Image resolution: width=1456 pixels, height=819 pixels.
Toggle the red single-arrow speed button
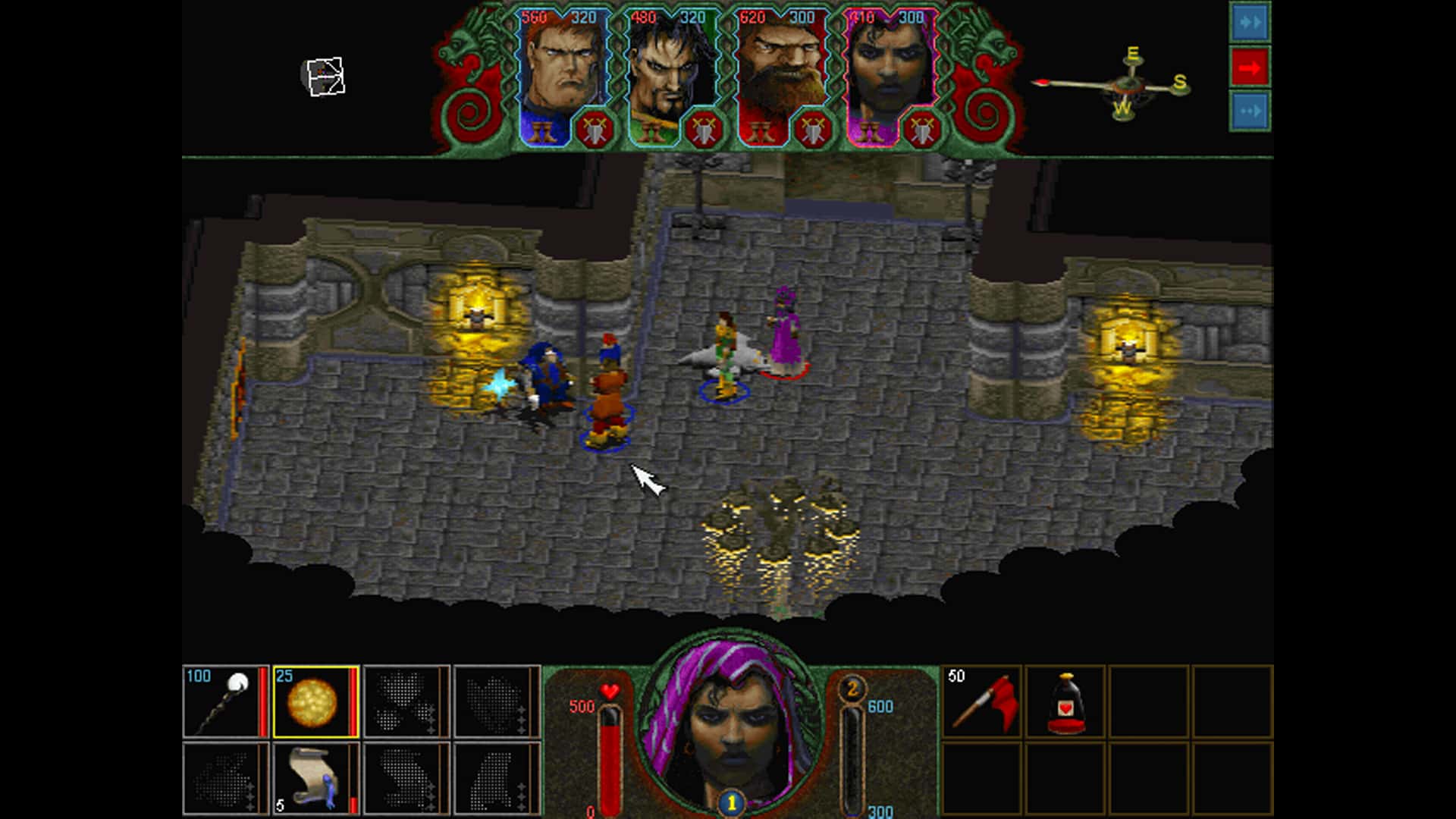(x=1250, y=68)
